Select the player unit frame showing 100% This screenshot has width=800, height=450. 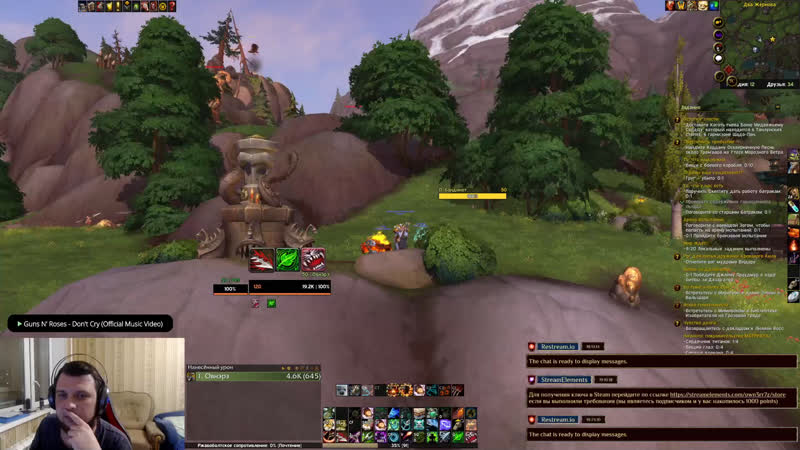[x=231, y=287]
